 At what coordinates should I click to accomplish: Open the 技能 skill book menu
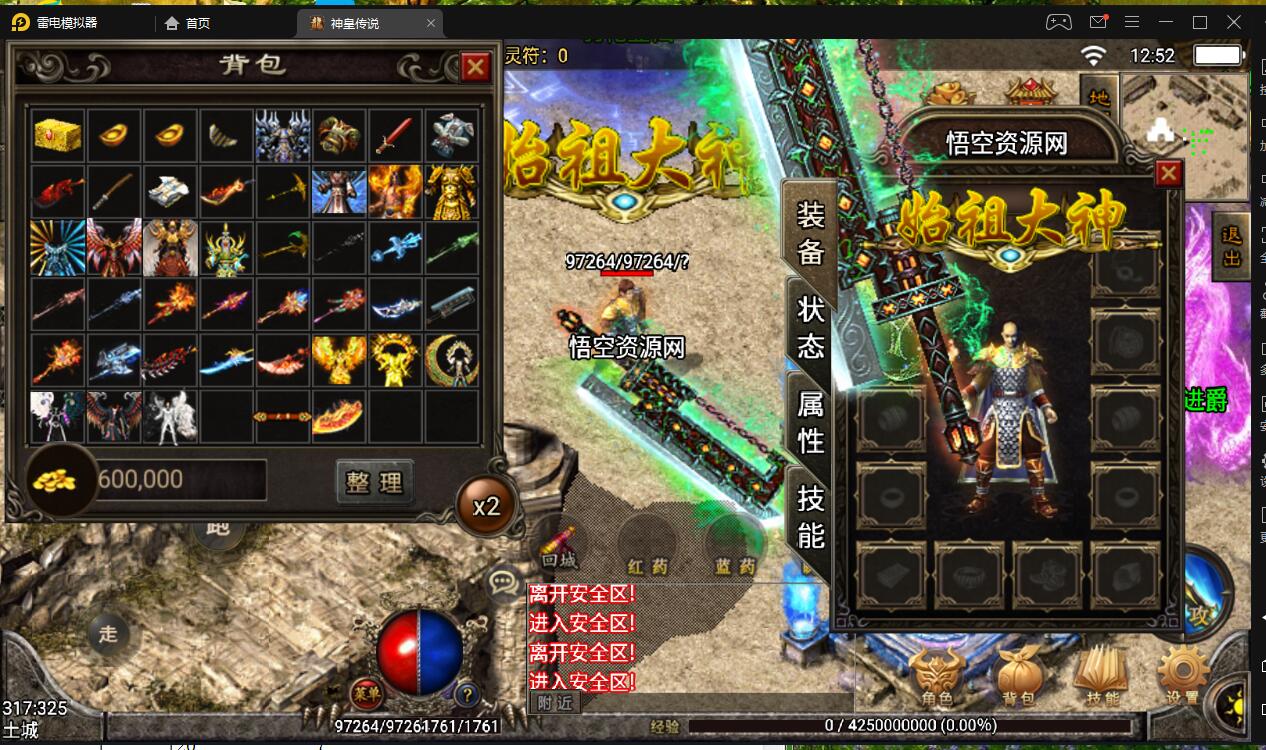[1101, 677]
